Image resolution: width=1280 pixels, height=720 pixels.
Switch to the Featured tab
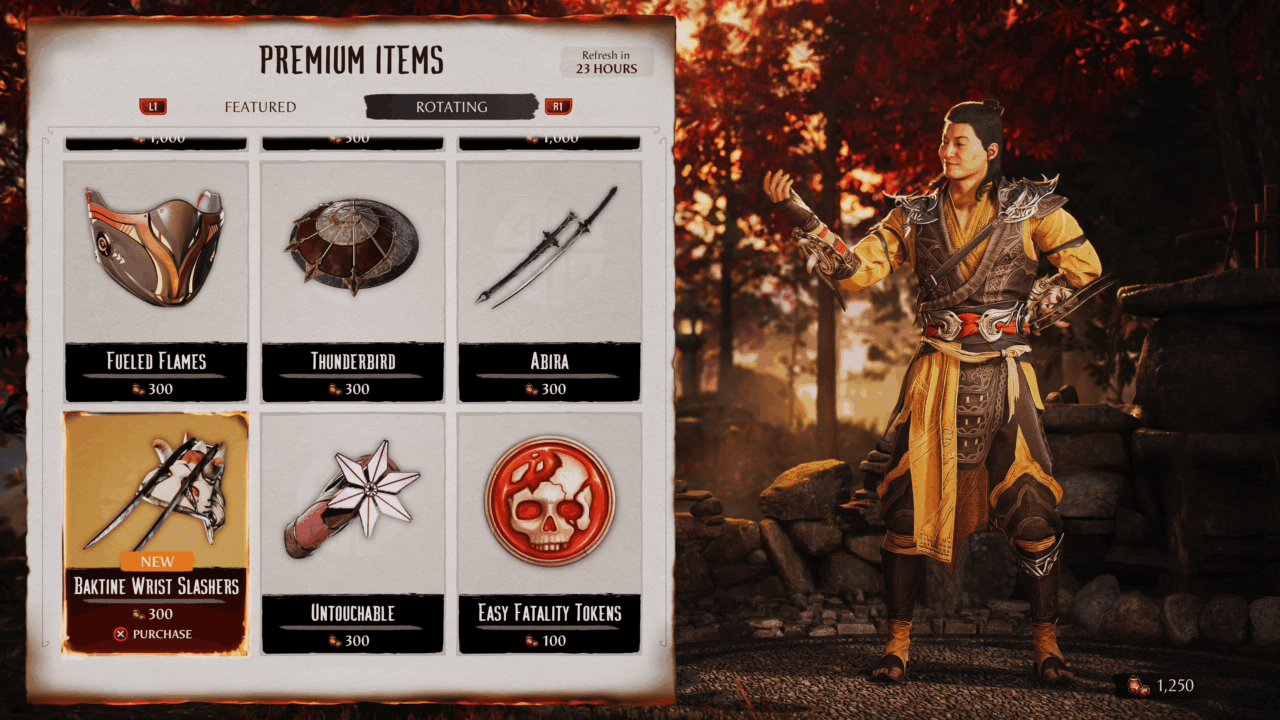point(259,107)
